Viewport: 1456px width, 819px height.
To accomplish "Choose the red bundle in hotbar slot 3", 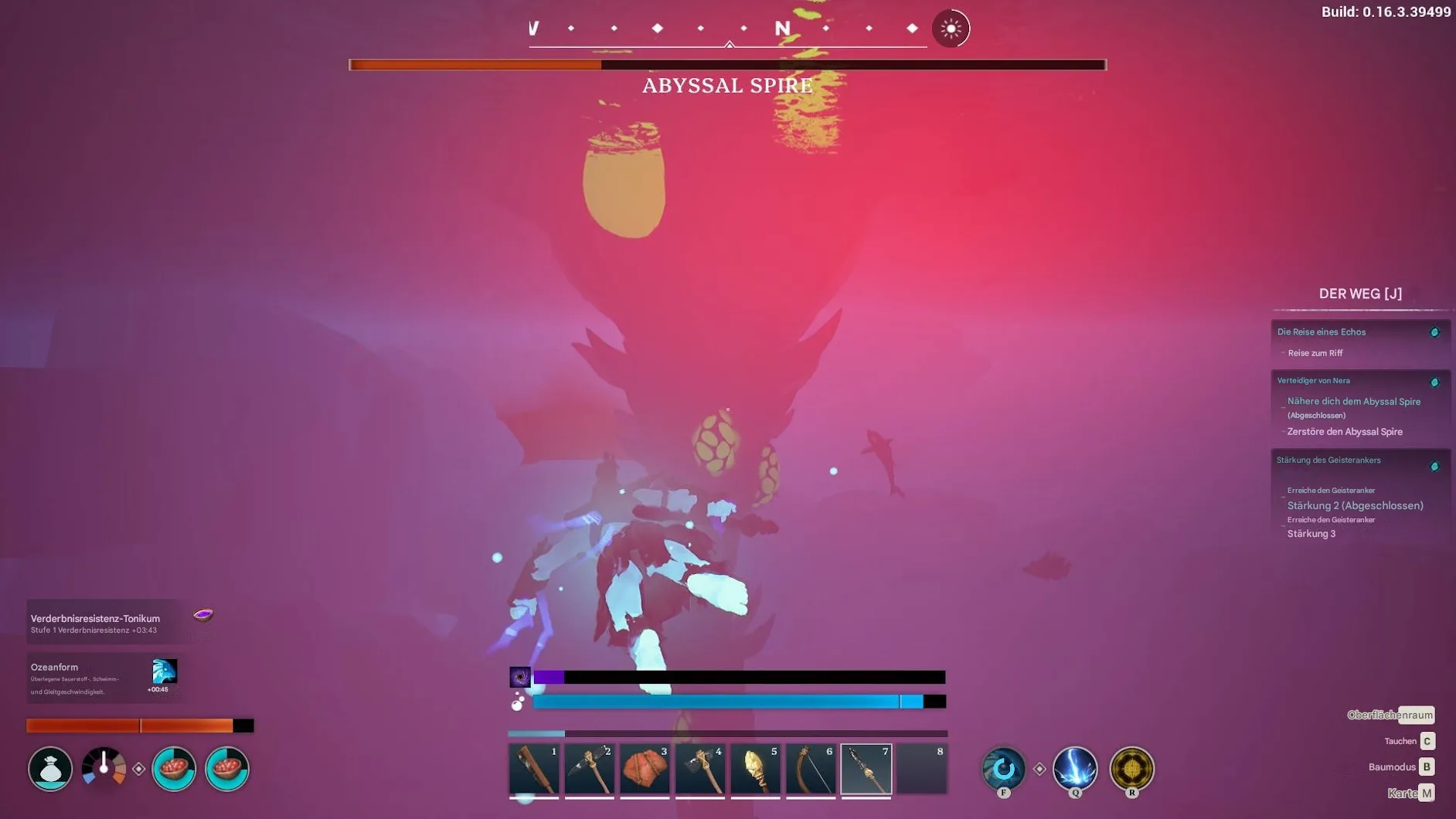I will 645,770.
